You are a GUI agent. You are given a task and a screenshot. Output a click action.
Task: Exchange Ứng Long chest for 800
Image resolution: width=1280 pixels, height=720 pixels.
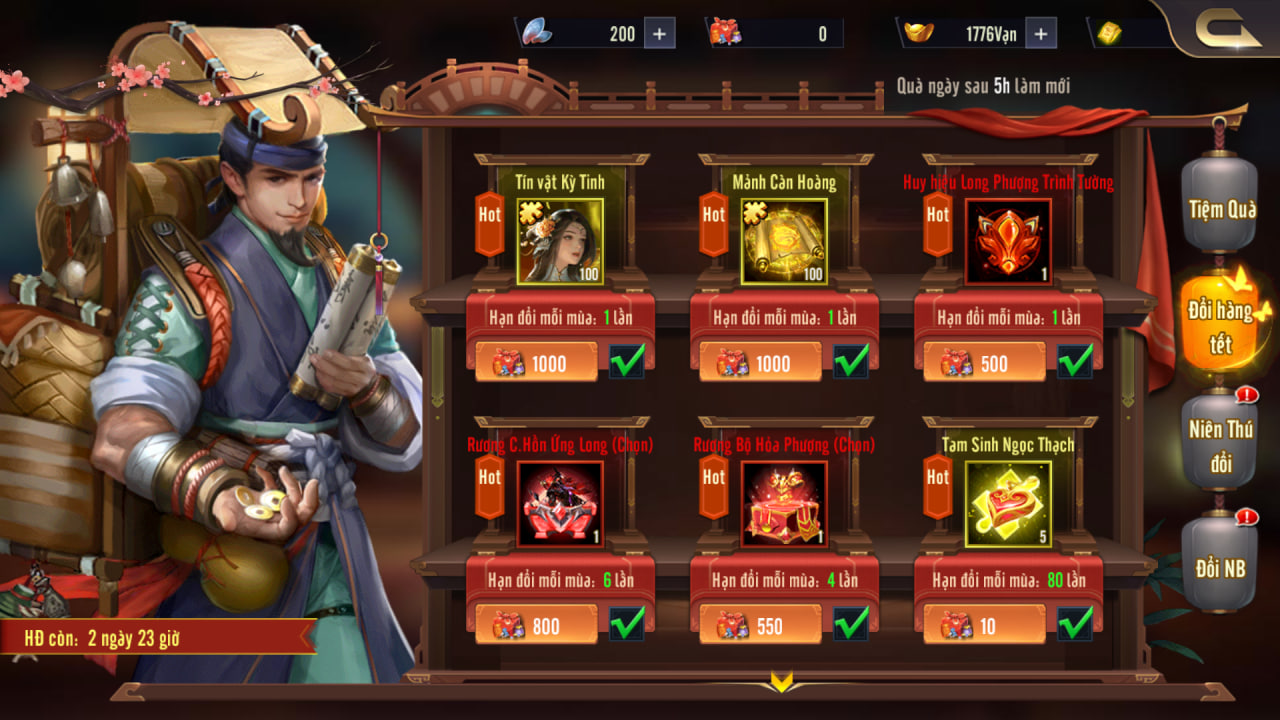[536, 625]
